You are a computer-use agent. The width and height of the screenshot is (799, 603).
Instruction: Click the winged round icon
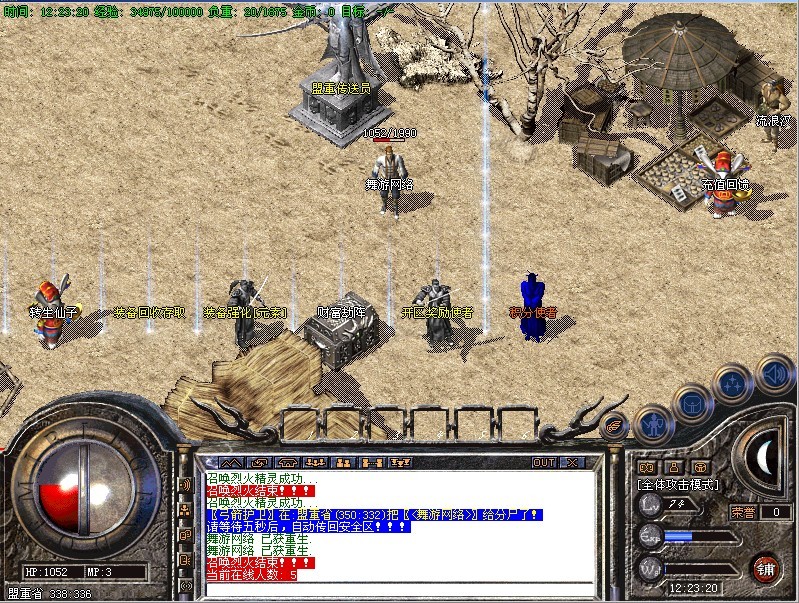615,425
